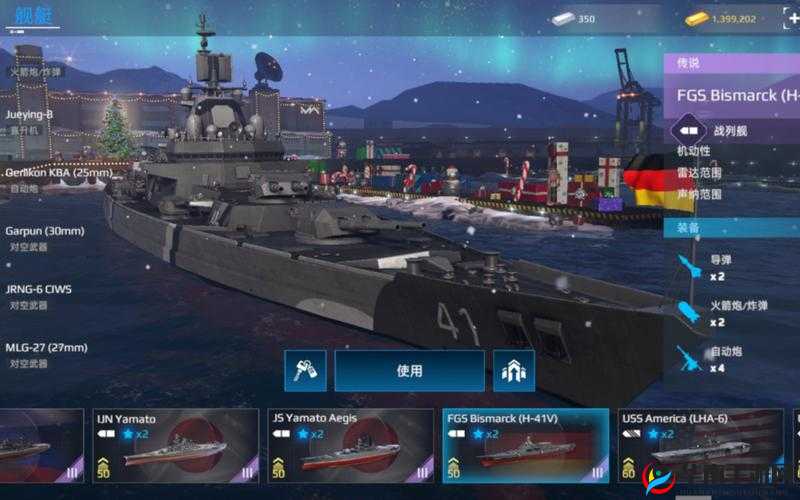Click the 使用 button to use this ship
Viewport: 800px width, 500px height.
pos(409,371)
